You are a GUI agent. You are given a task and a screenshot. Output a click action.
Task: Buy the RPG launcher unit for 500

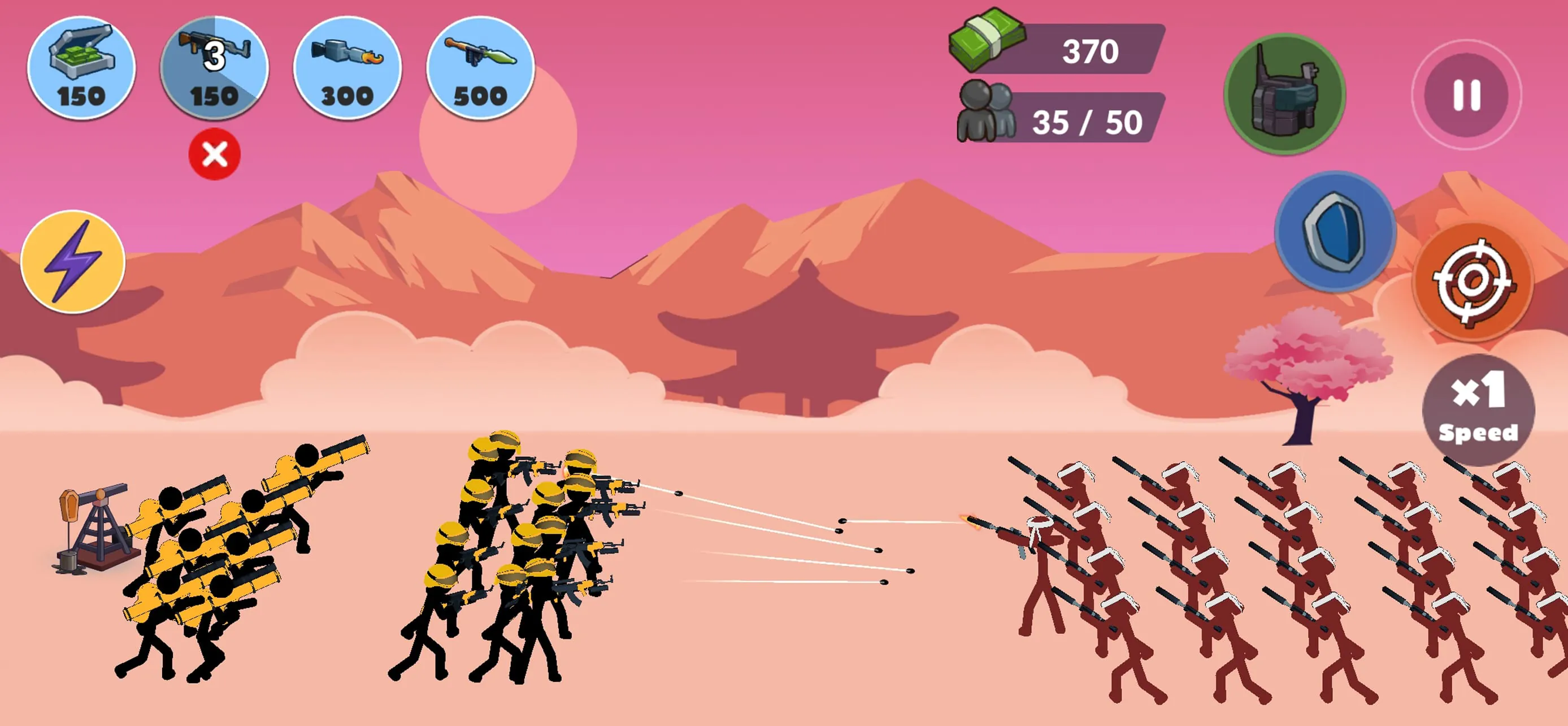coord(478,68)
